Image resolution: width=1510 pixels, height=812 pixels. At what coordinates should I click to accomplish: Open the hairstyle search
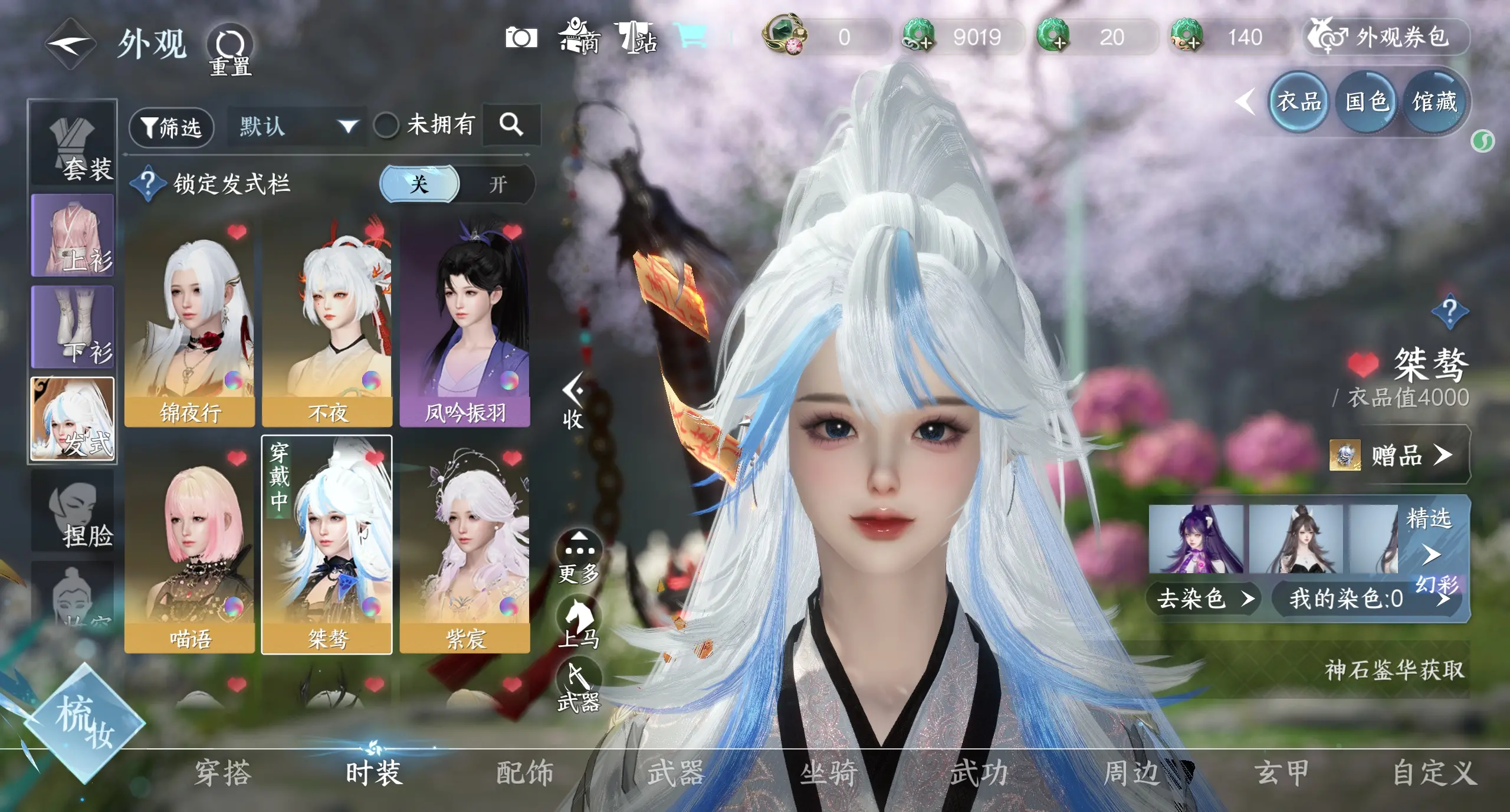511,125
